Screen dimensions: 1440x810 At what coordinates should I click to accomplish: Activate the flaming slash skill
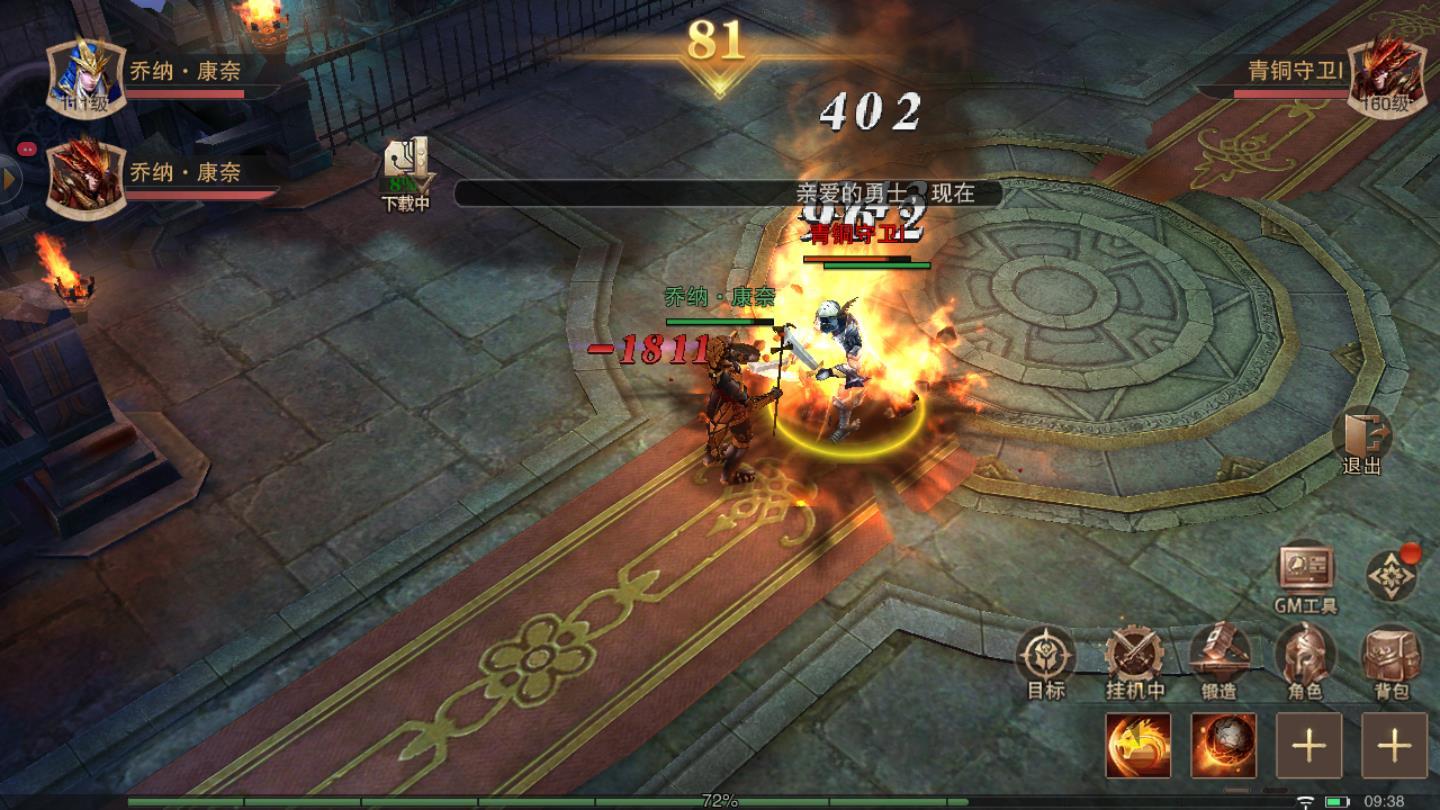coord(1138,745)
